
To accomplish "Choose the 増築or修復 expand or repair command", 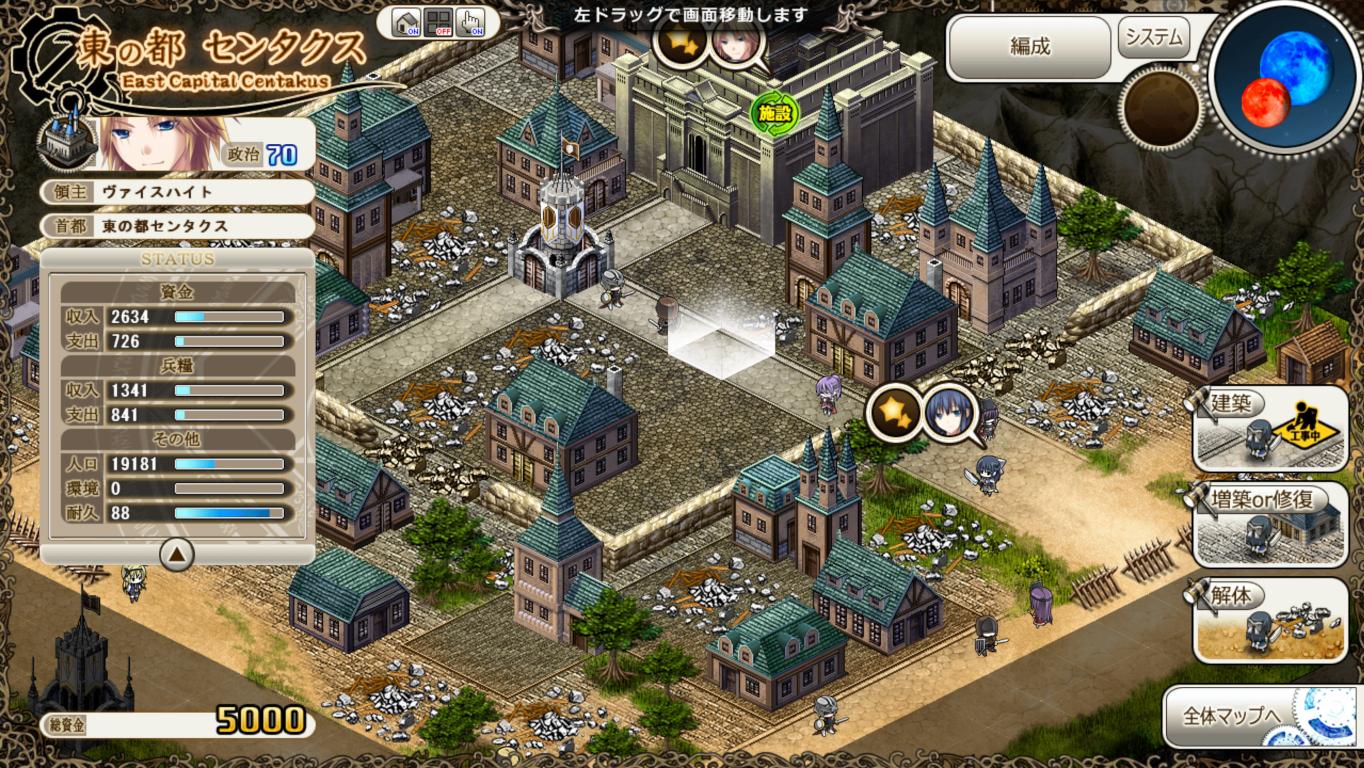I will pyautogui.click(x=1270, y=524).
